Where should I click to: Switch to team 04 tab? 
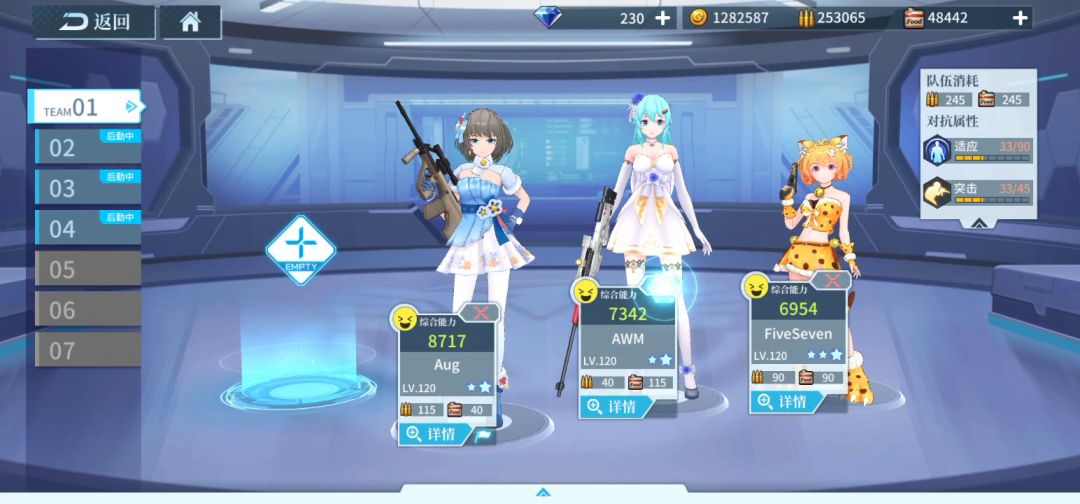click(x=87, y=228)
